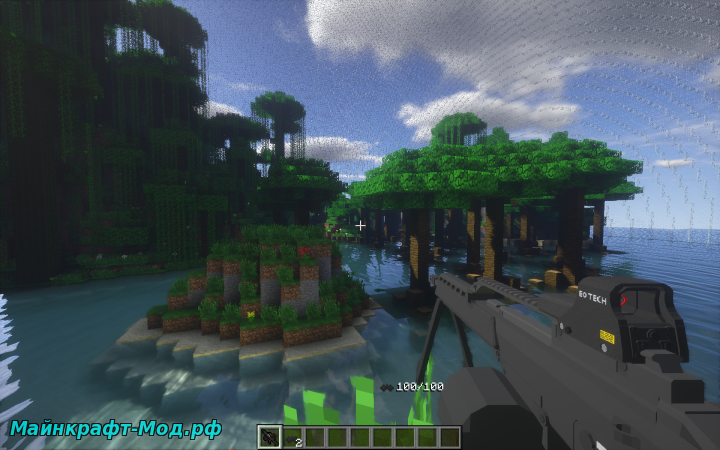Open the Майнкрафт-Мод.рф watermark link

pyautogui.click(x=116, y=429)
